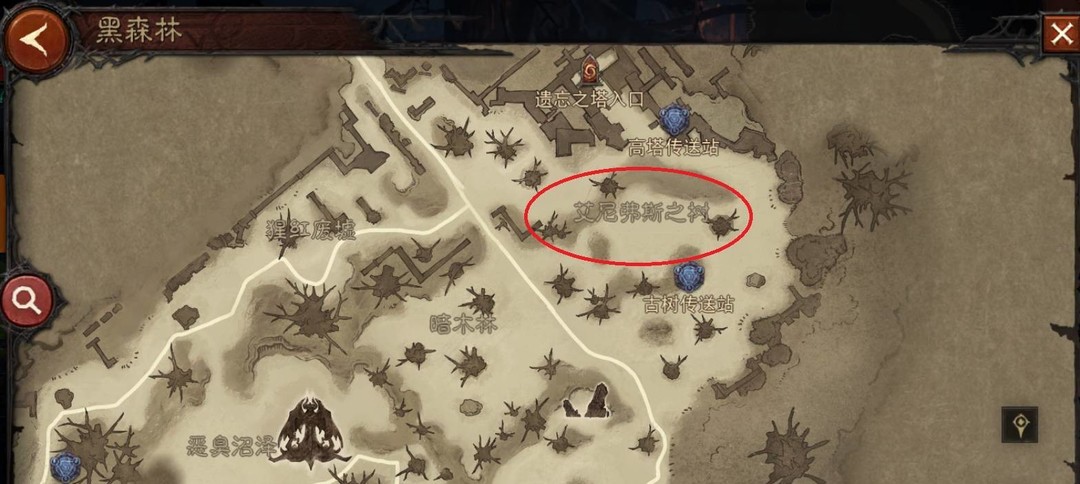Select the 古树传送站 waypoint marker

tap(688, 277)
